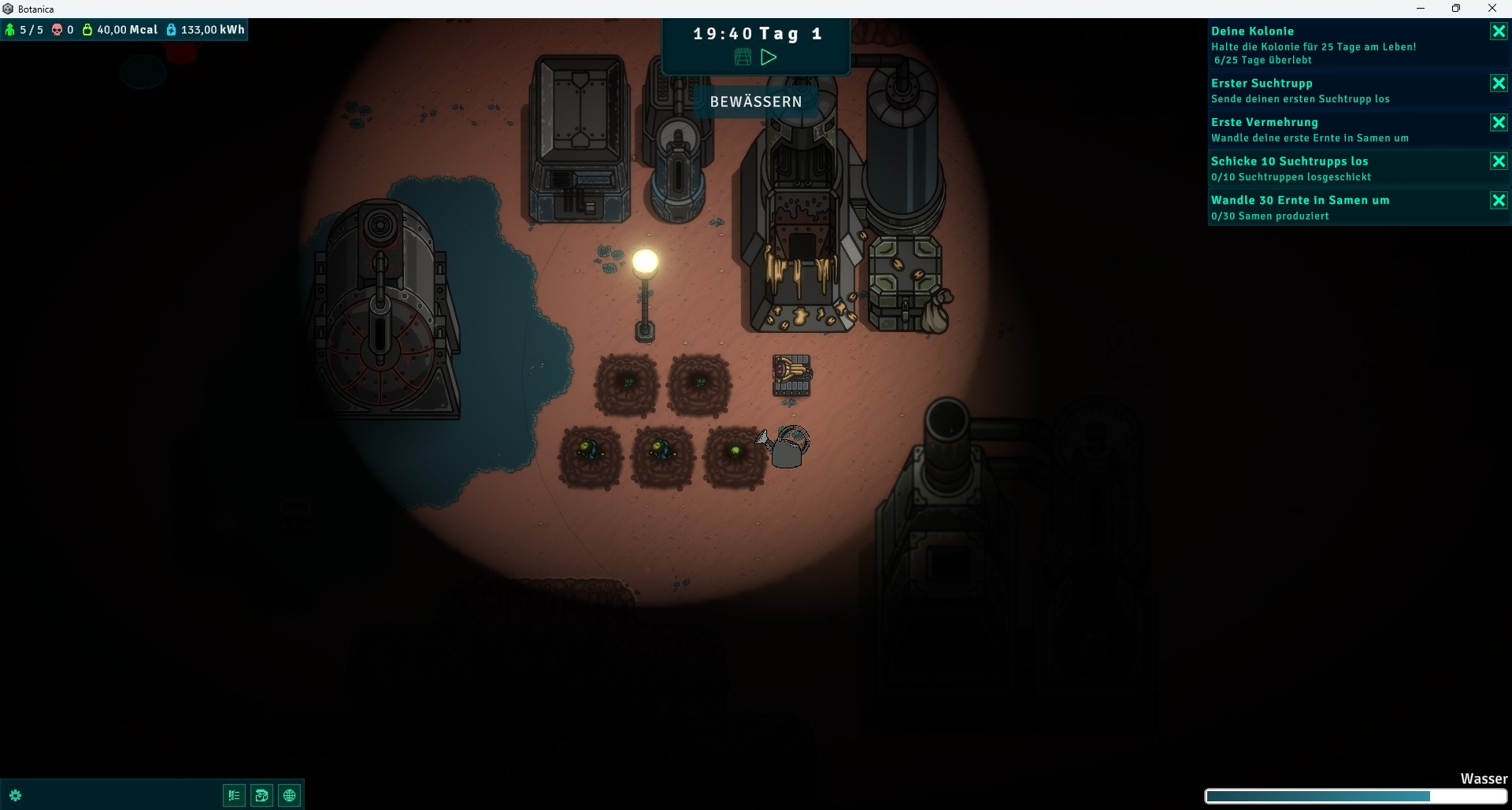1512x810 pixels.
Task: Open the globe map icon button
Action: (290, 795)
